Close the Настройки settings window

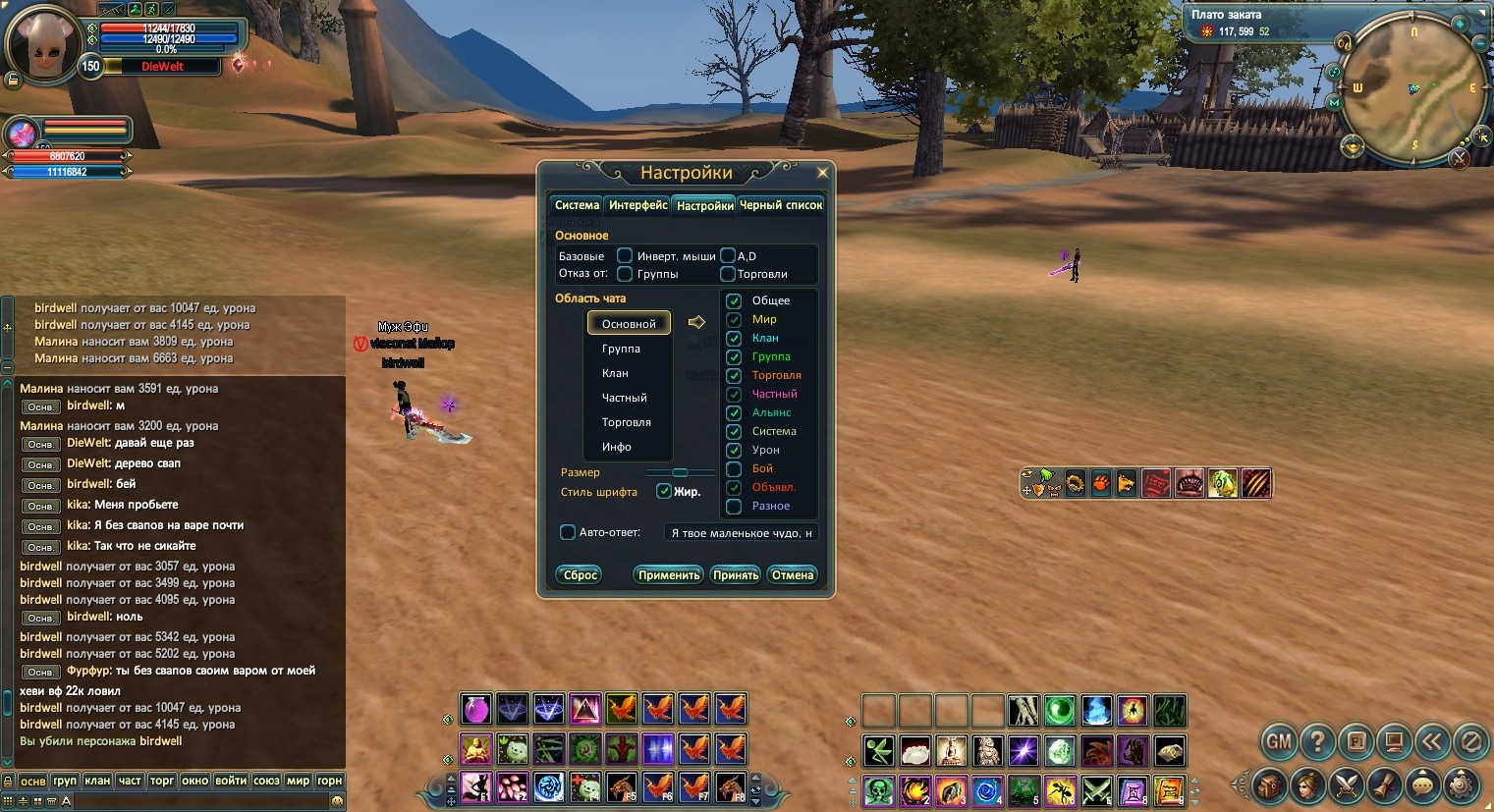coord(822,173)
